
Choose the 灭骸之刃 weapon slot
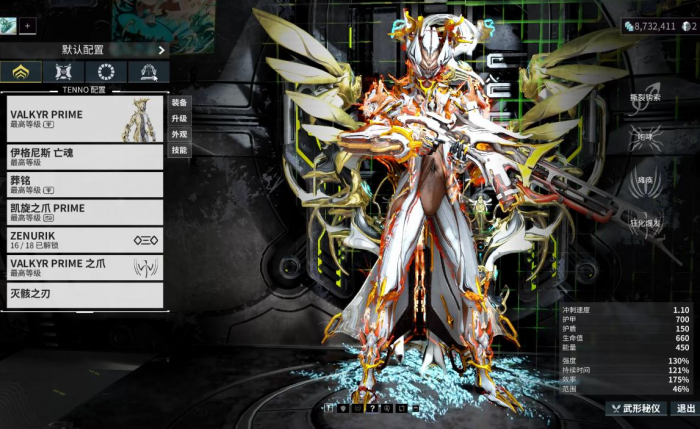[84, 294]
